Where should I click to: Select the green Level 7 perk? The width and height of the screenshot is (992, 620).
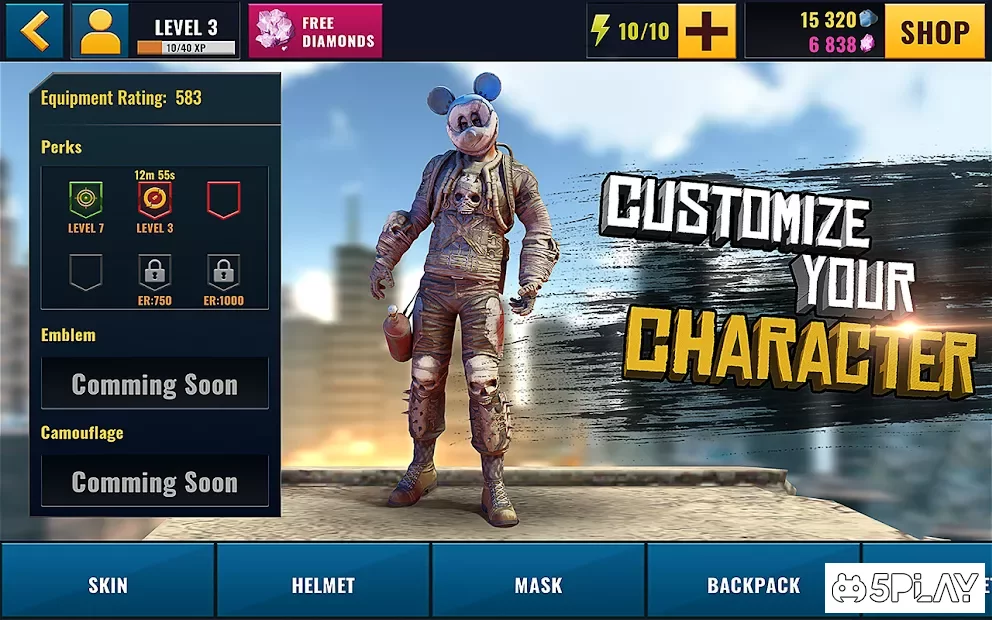point(86,200)
